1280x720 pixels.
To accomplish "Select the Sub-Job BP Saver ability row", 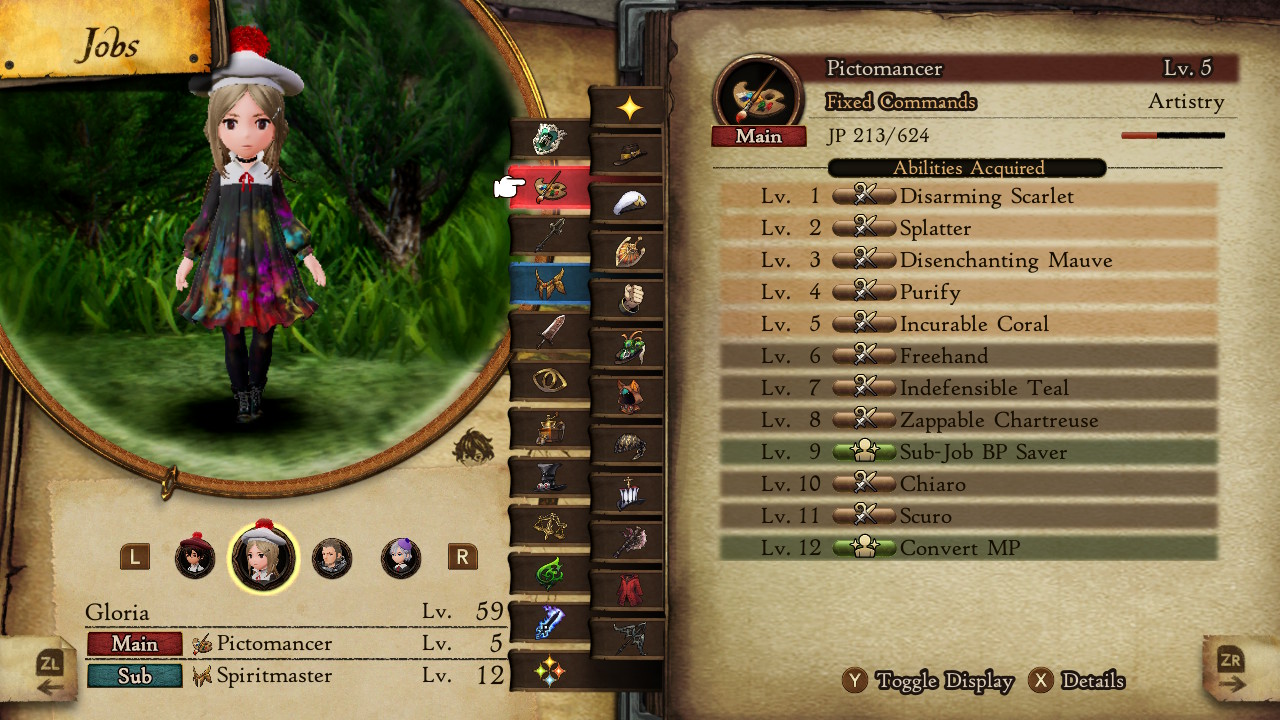I will (x=966, y=452).
